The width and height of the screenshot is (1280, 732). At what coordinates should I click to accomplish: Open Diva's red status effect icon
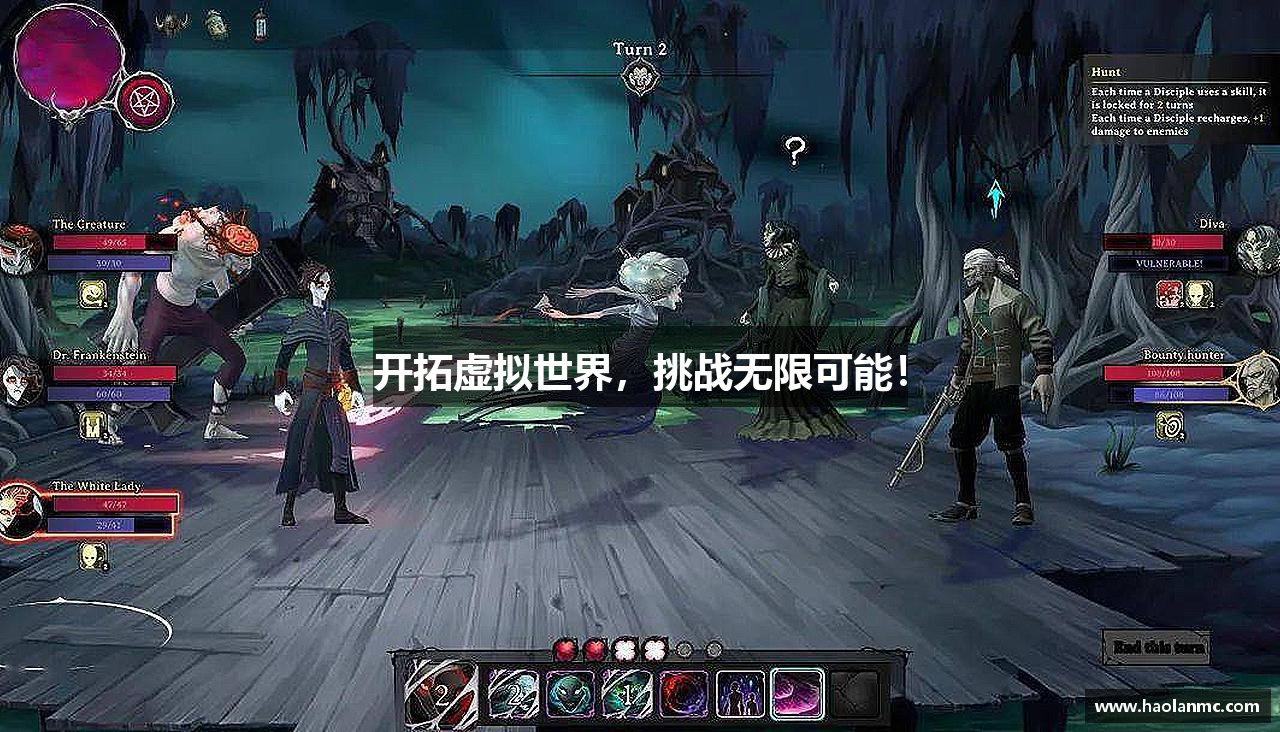click(1169, 294)
